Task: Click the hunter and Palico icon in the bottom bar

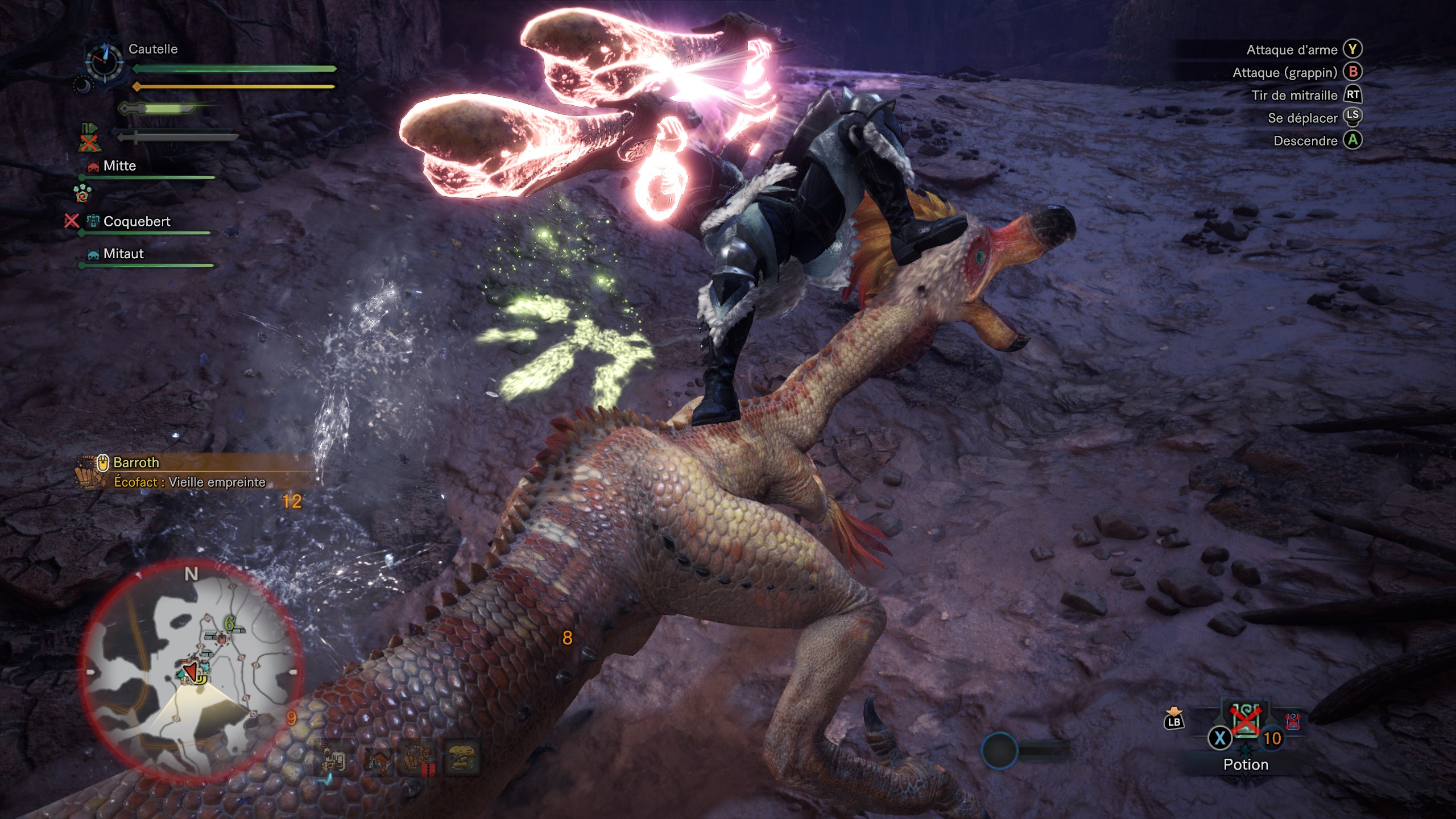Action: point(334,760)
